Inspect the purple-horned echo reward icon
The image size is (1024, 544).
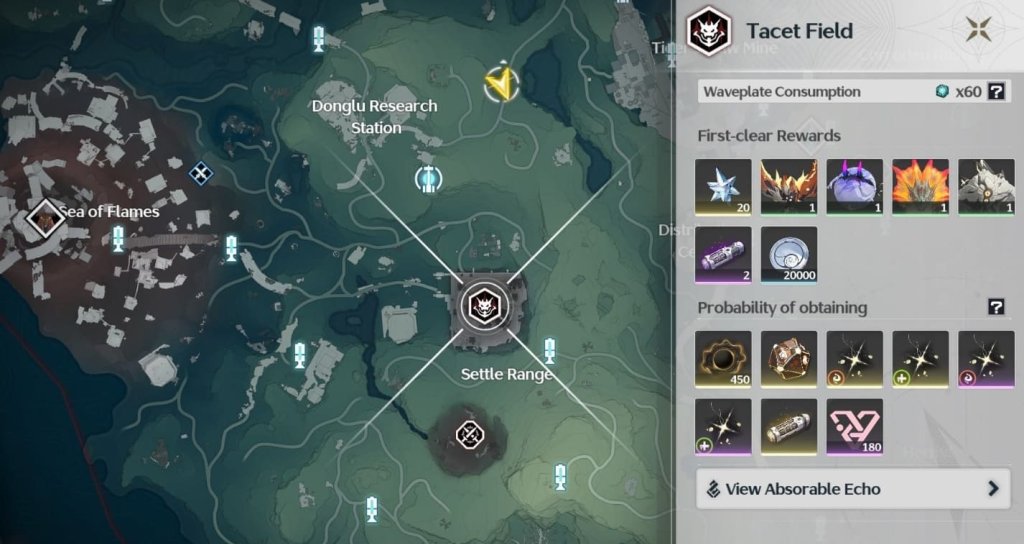pyautogui.click(x=855, y=187)
